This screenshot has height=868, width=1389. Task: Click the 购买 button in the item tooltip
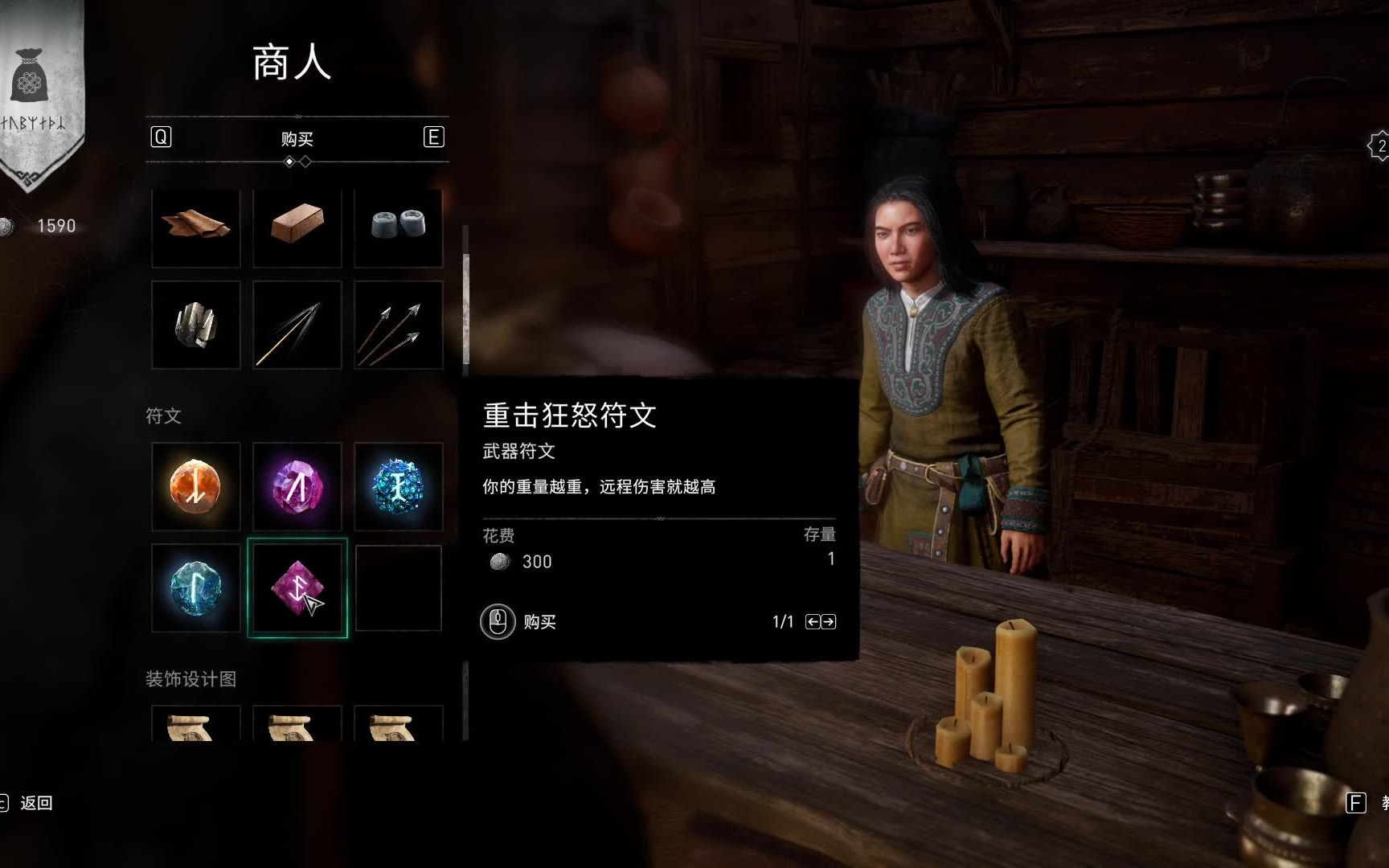pos(519,622)
